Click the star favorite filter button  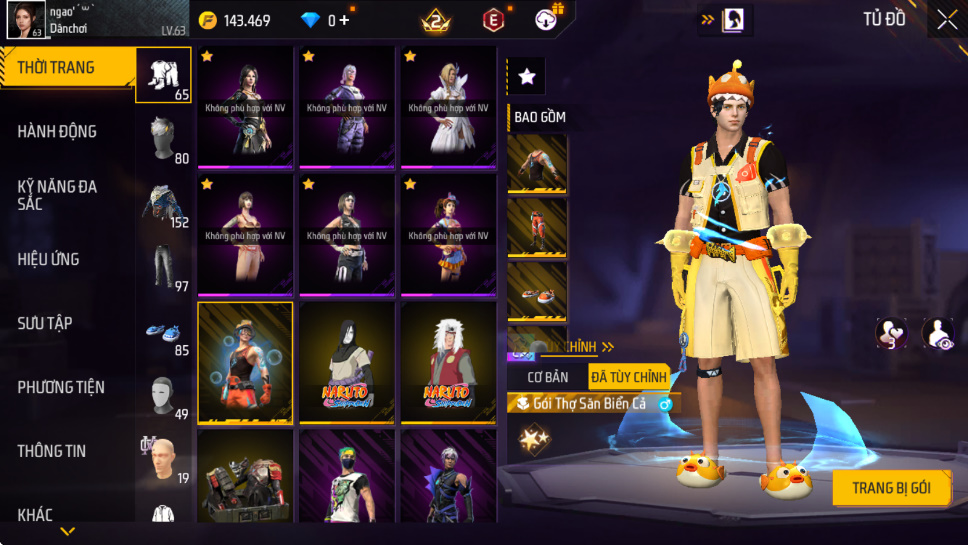coord(527,76)
